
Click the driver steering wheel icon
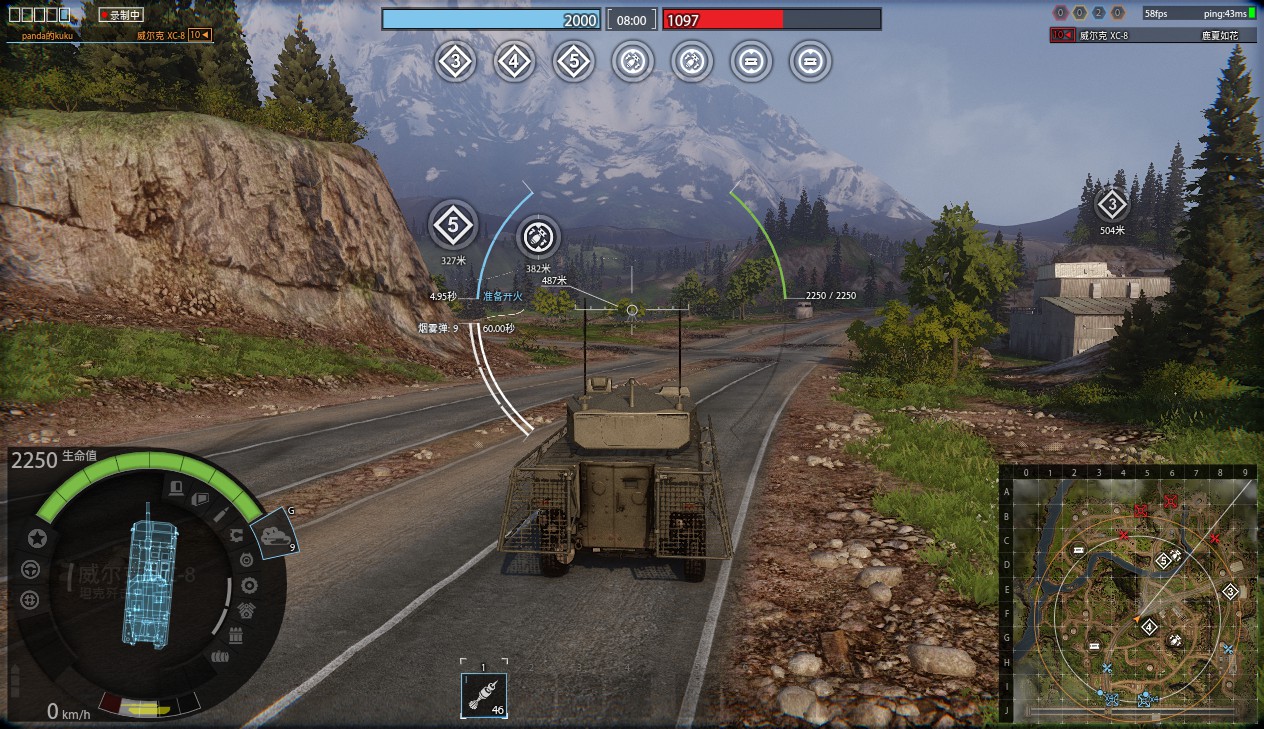point(30,569)
